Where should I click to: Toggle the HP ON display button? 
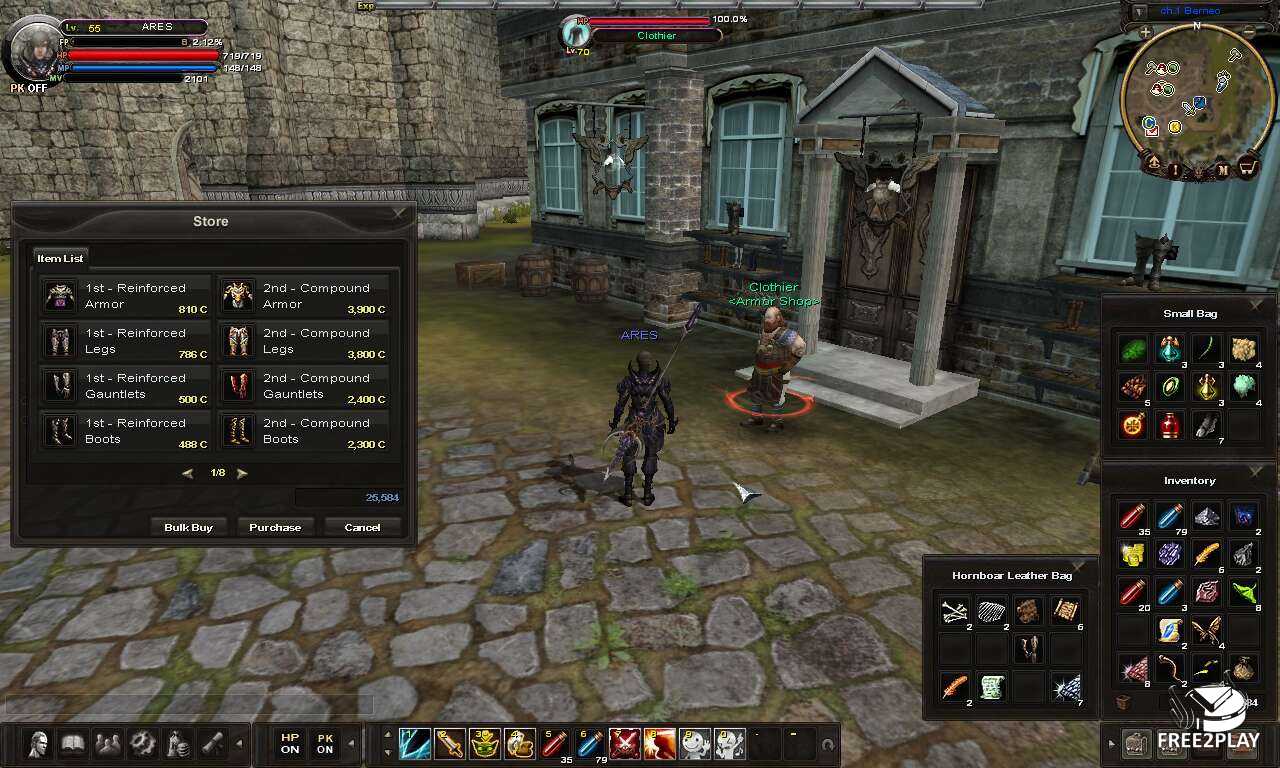(x=290, y=744)
